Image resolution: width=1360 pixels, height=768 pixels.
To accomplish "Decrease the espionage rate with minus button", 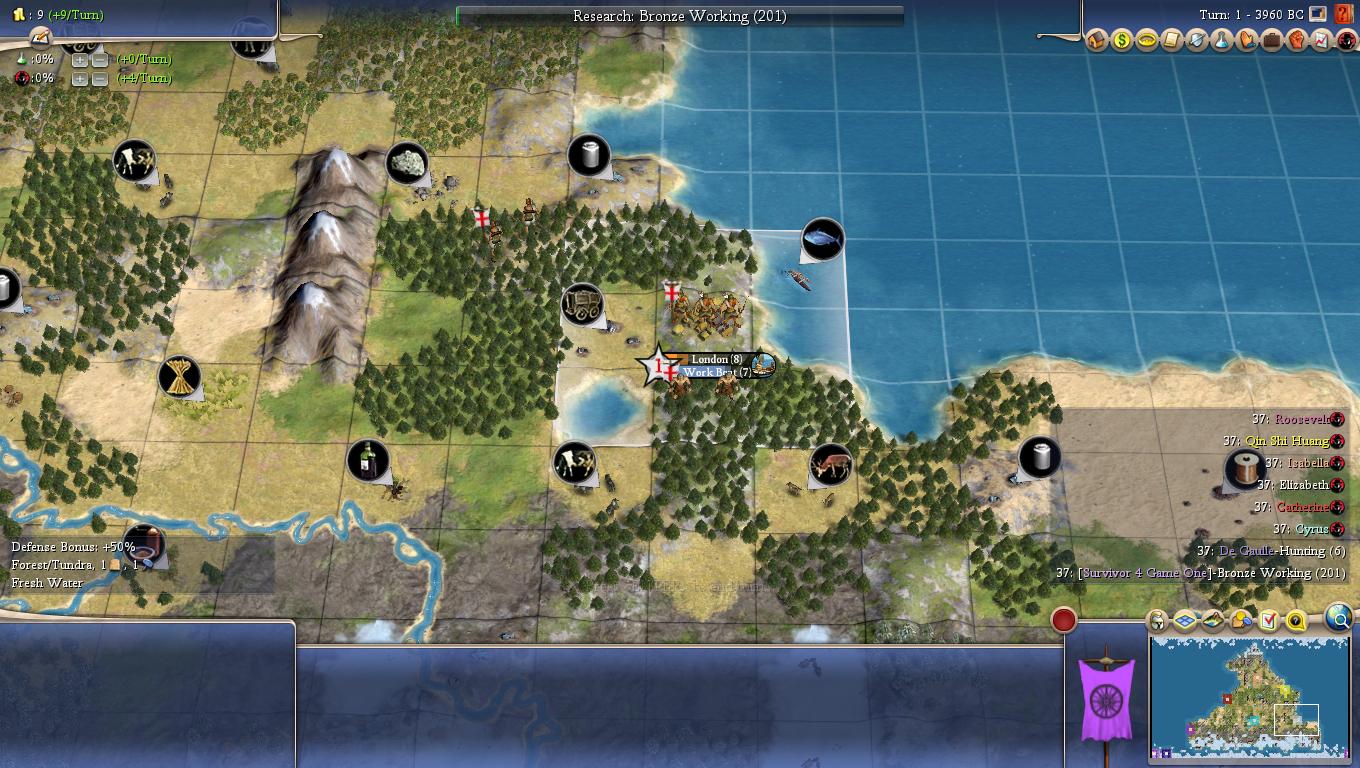I will coord(99,79).
